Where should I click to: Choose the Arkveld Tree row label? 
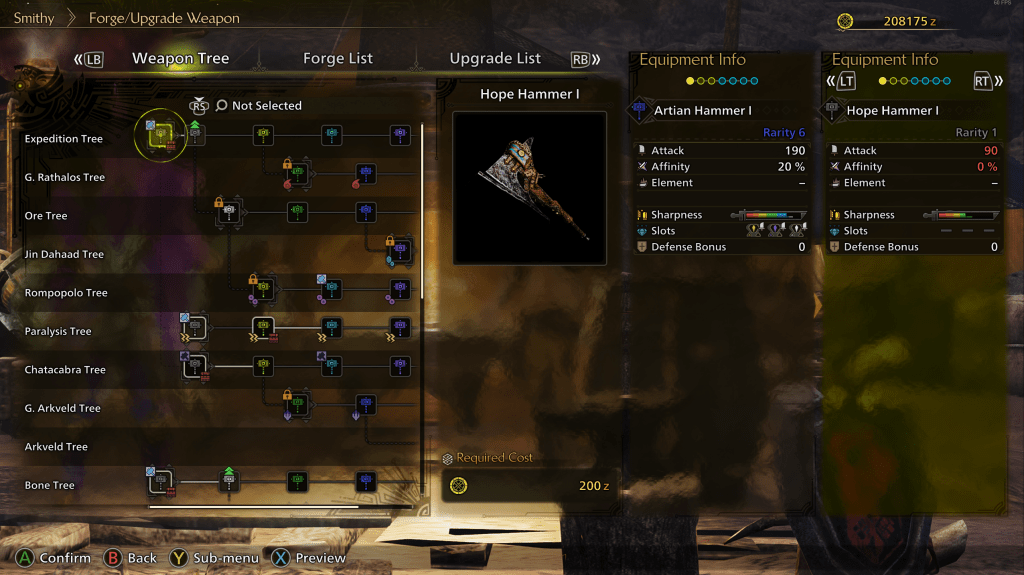click(x=56, y=447)
